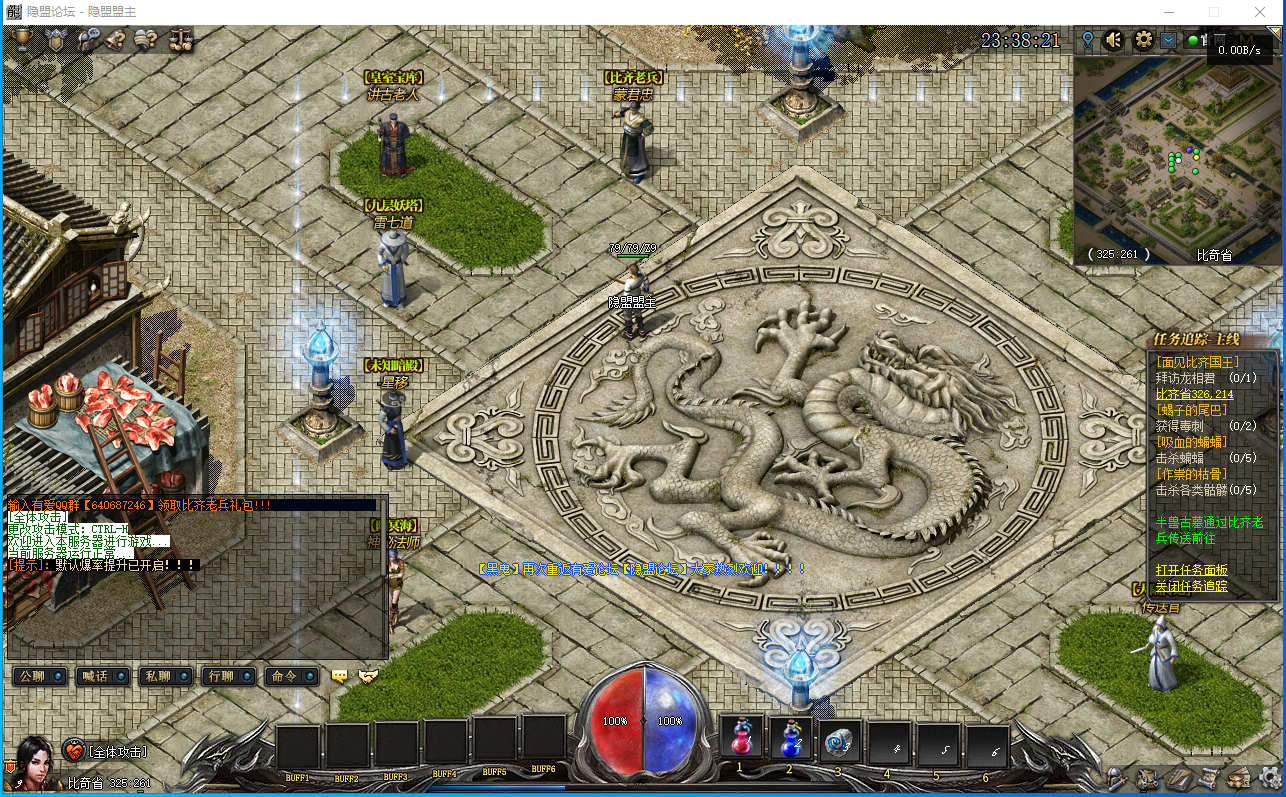1286x797 pixels.
Task: Open quest panel via 打开任务面板
Action: [1191, 570]
